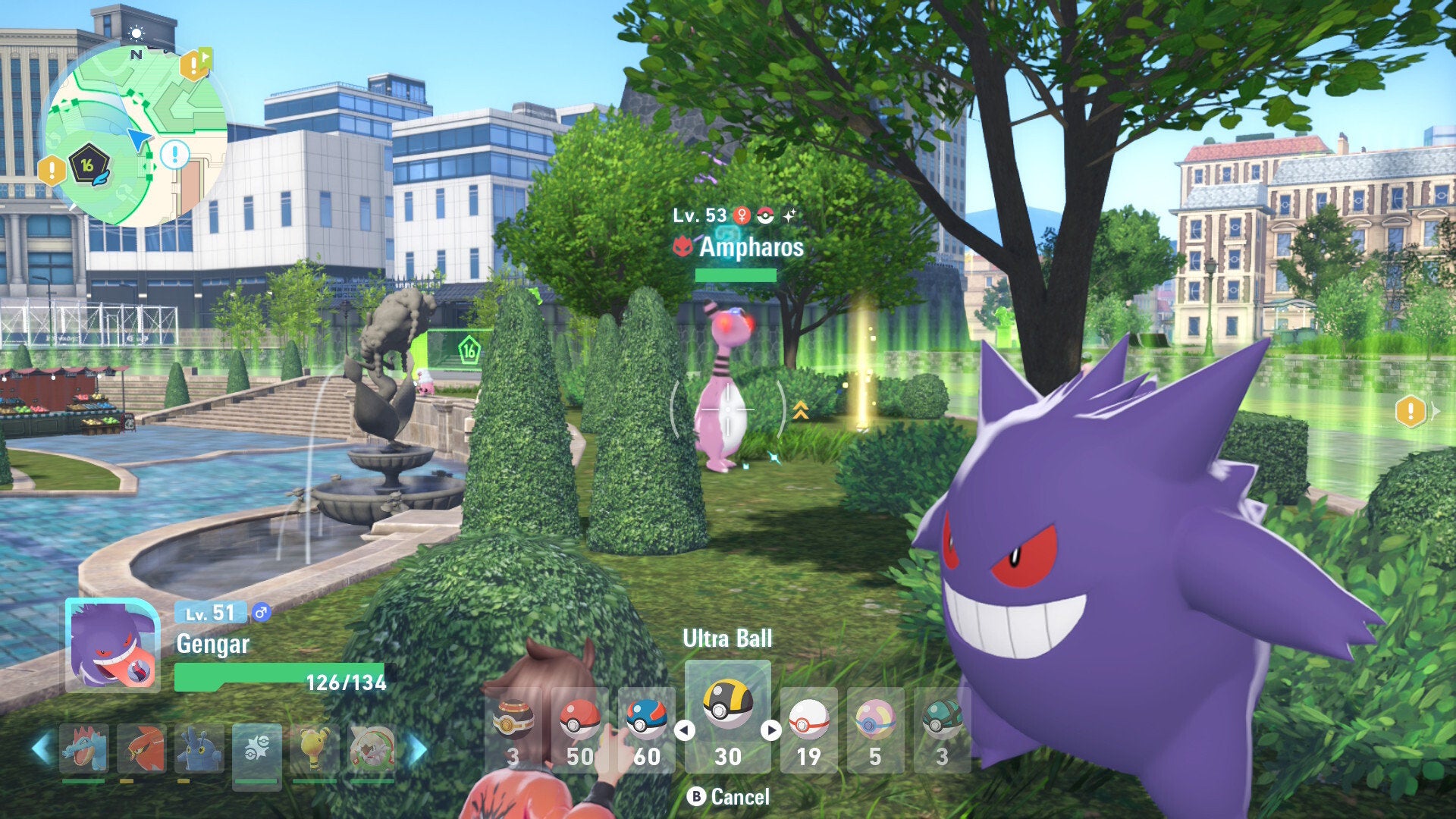The height and width of the screenshot is (819, 1456).
Task: Click Gengar's active Pokémon portrait
Action: [x=112, y=646]
